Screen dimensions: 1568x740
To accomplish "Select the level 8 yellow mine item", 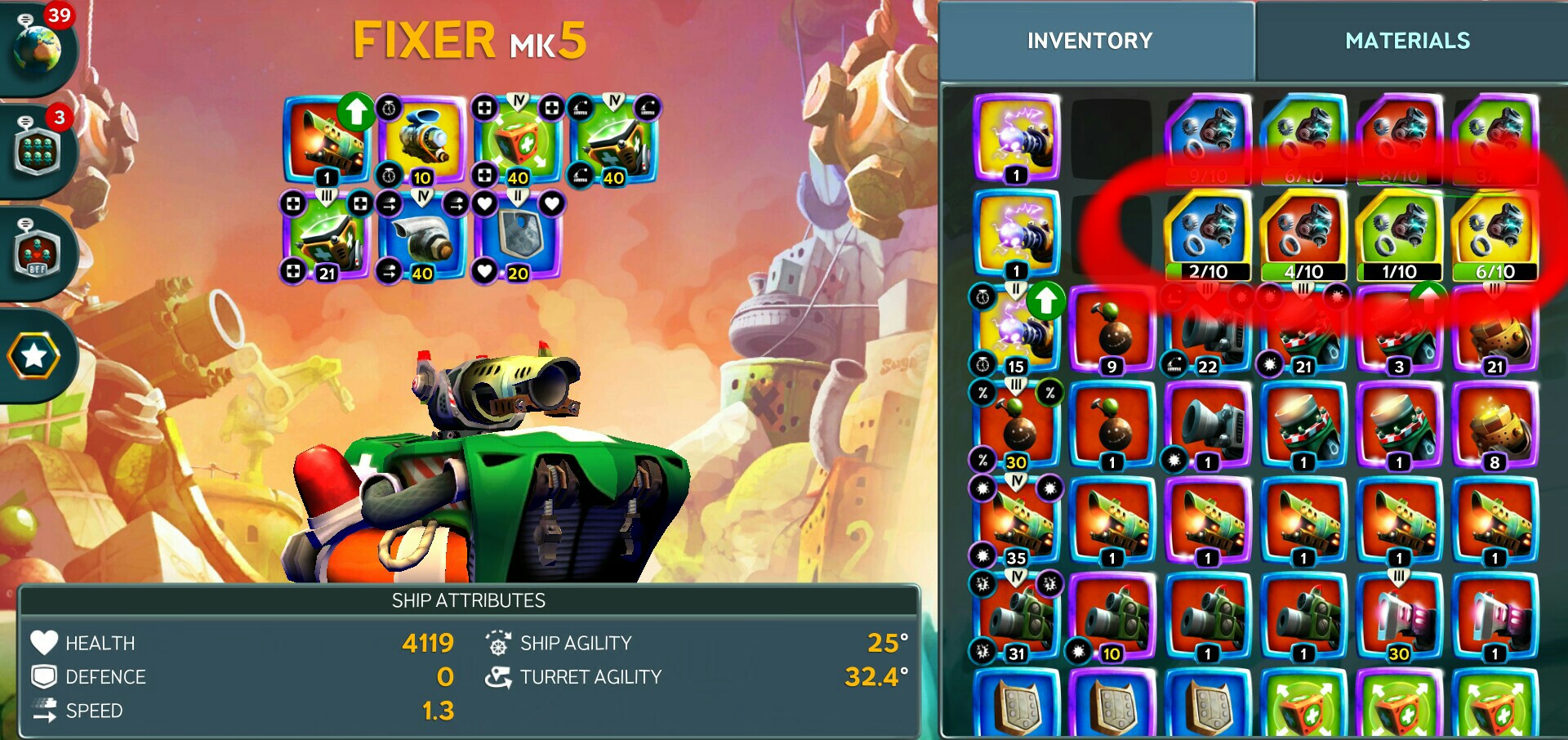I will pos(1494,426).
